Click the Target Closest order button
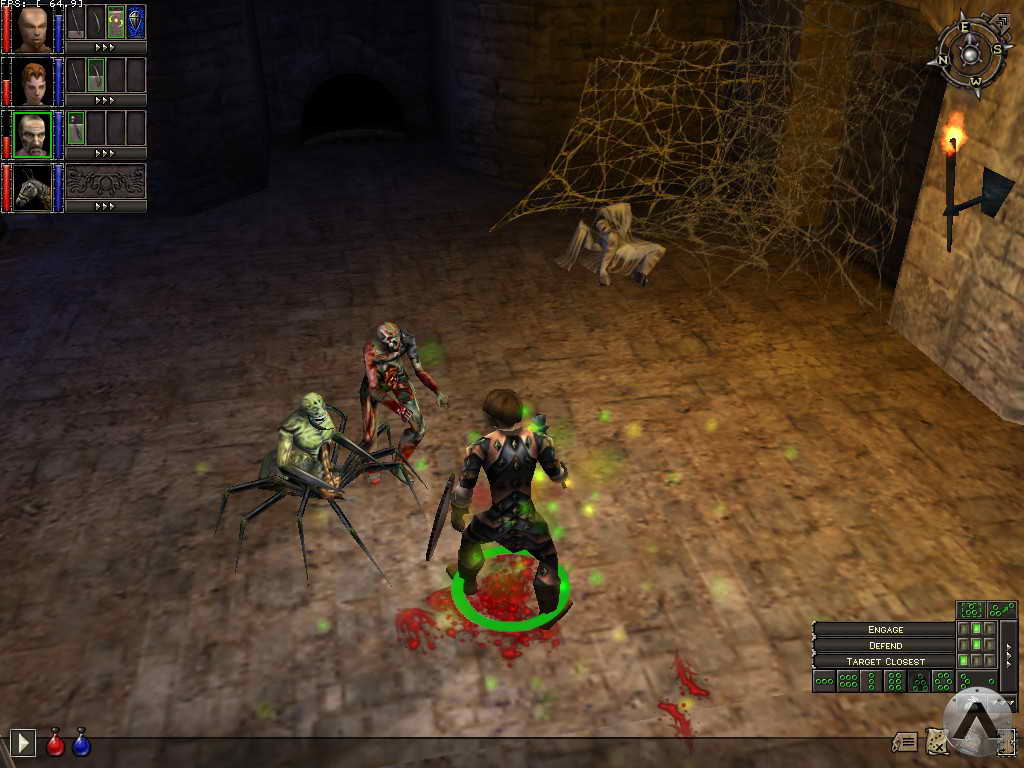The image size is (1024, 768). (885, 661)
